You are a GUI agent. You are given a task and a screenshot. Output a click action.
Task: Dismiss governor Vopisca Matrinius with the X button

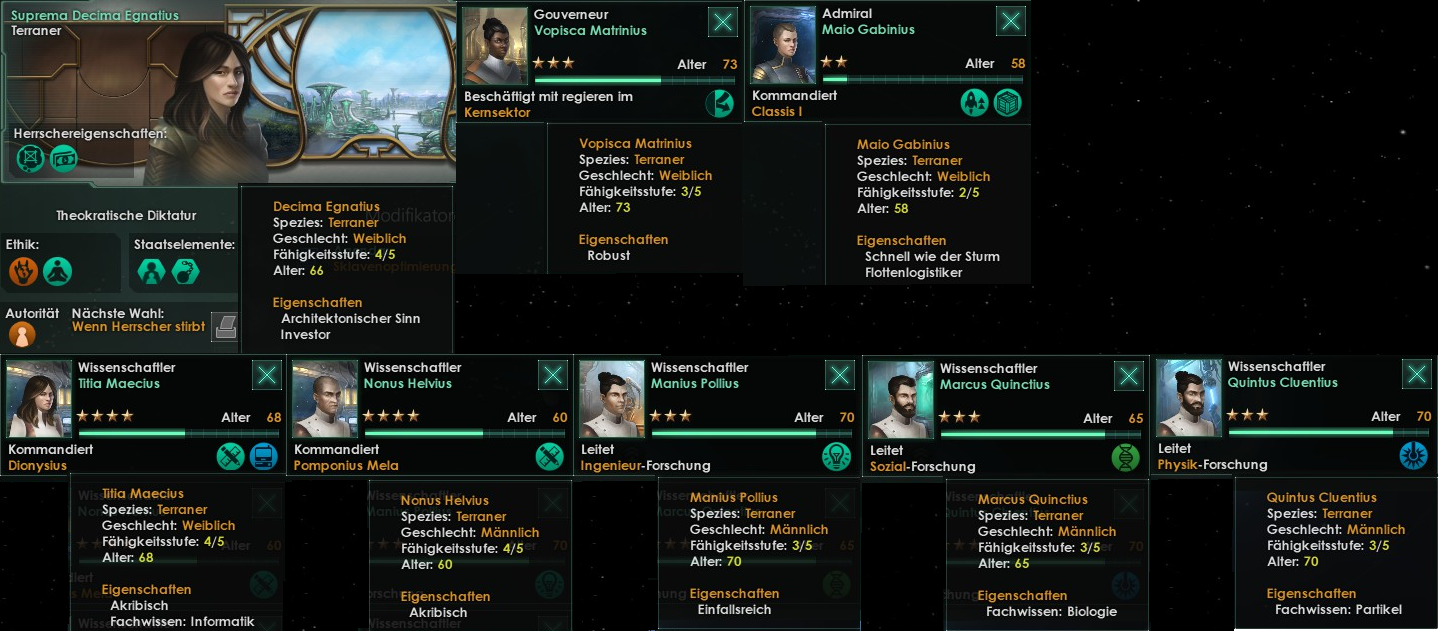pyautogui.click(x=722, y=22)
